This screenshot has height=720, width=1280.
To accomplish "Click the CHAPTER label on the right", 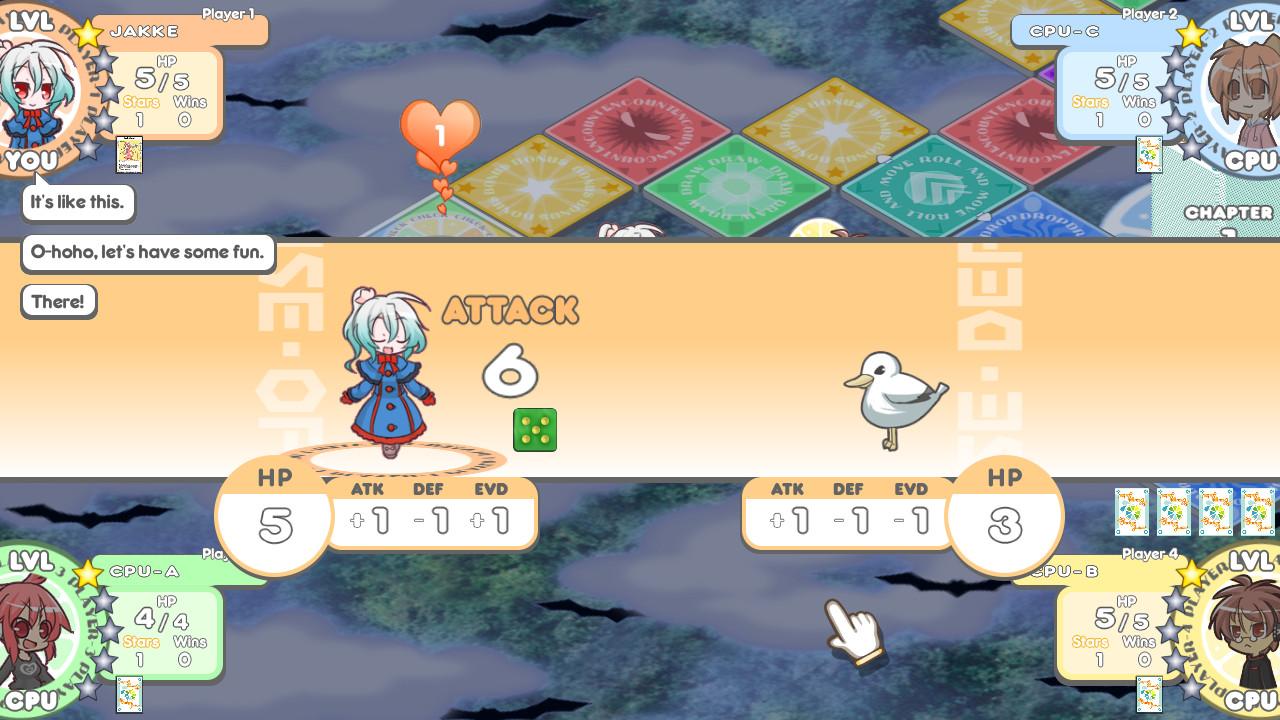I will [x=1229, y=212].
